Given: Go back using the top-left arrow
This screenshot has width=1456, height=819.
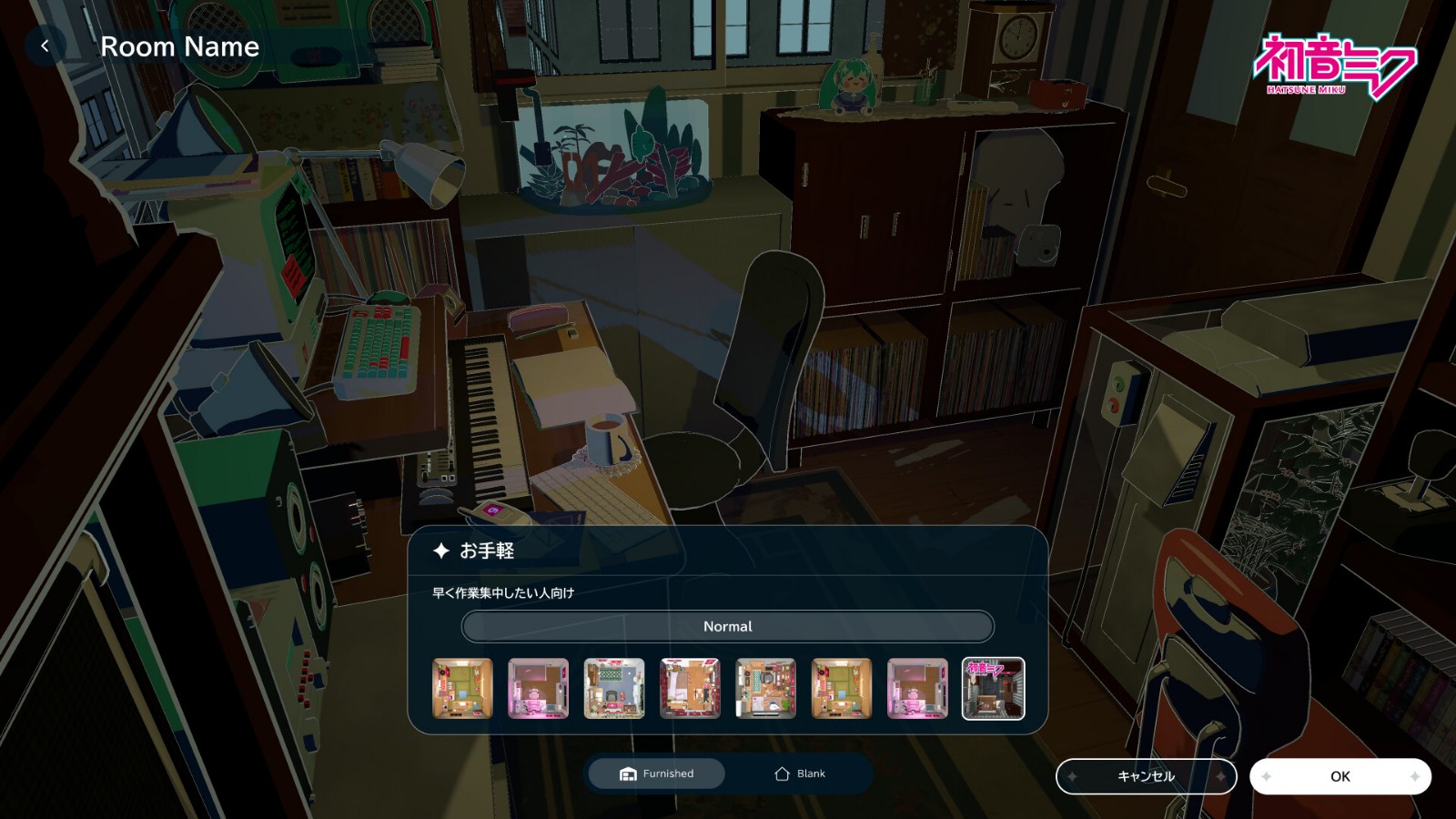Looking at the screenshot, I should (x=45, y=46).
